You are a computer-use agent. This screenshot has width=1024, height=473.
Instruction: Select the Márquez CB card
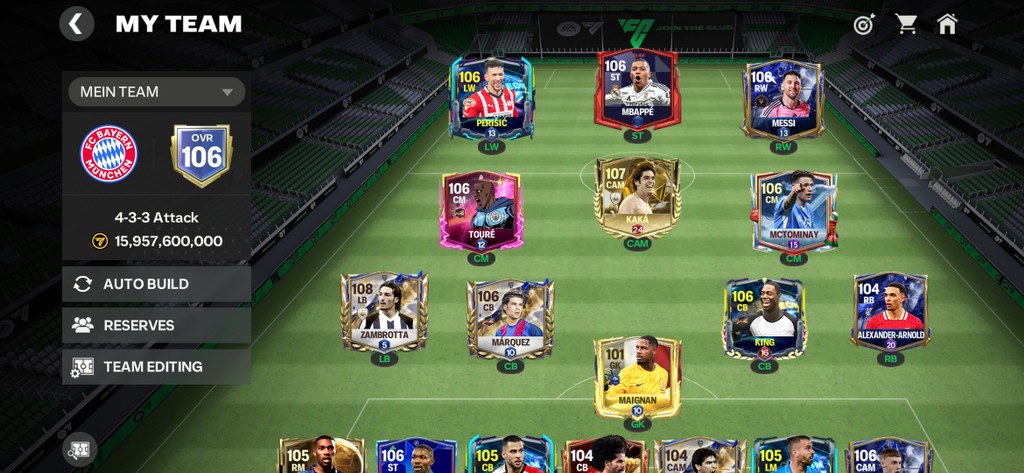(x=510, y=318)
